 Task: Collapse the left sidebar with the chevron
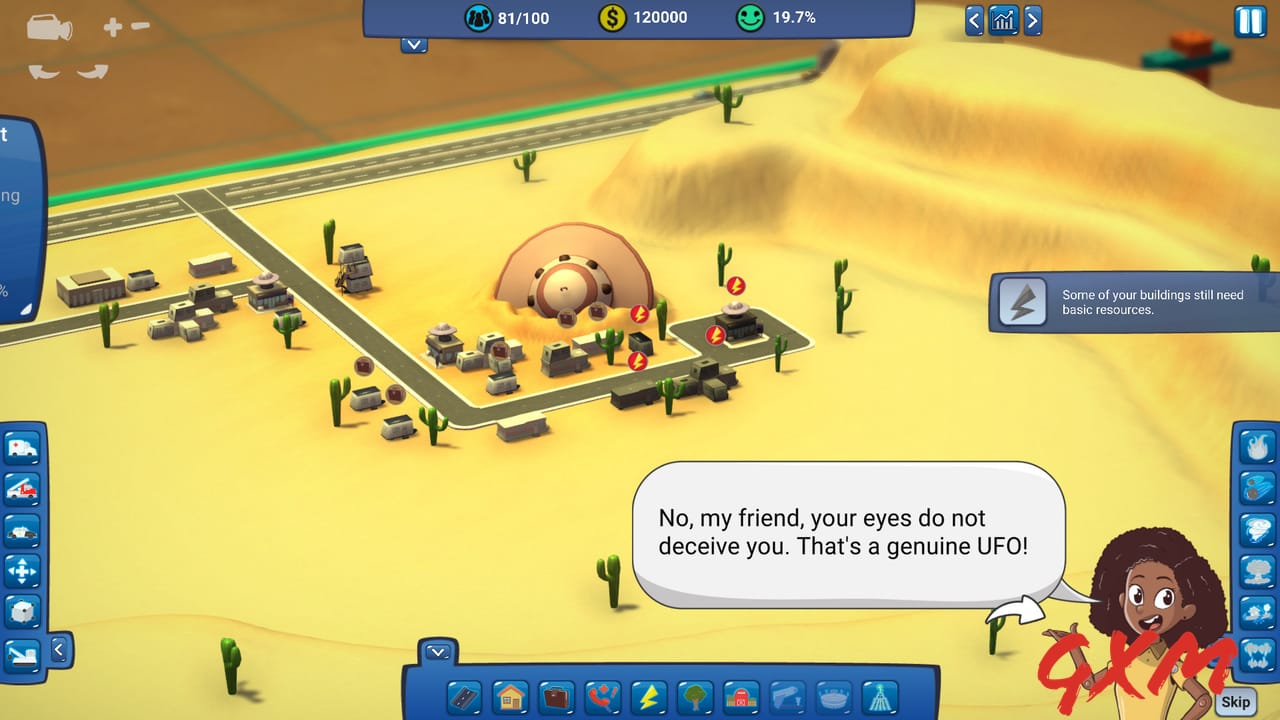pos(58,648)
